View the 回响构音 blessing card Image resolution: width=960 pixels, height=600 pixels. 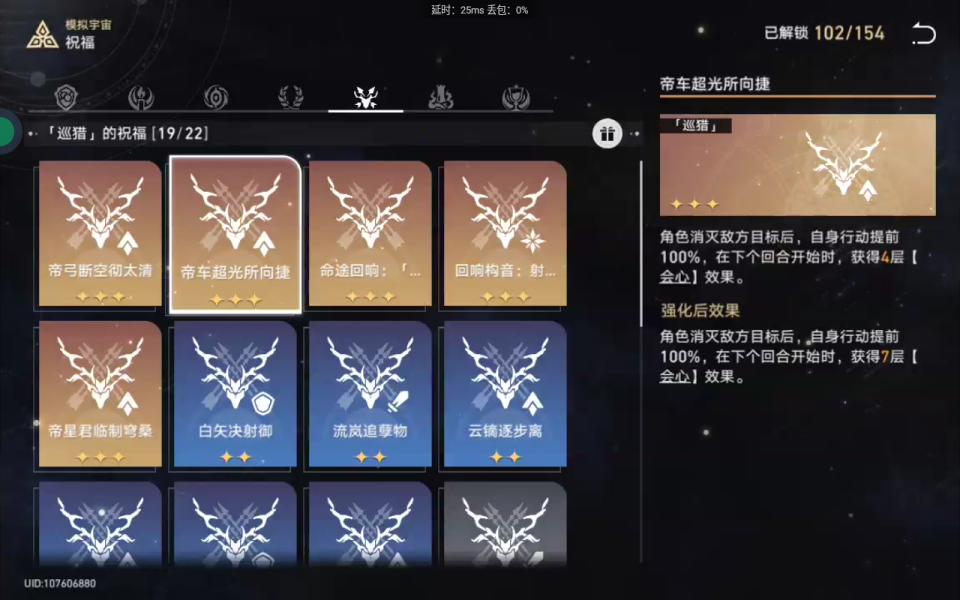[505, 234]
